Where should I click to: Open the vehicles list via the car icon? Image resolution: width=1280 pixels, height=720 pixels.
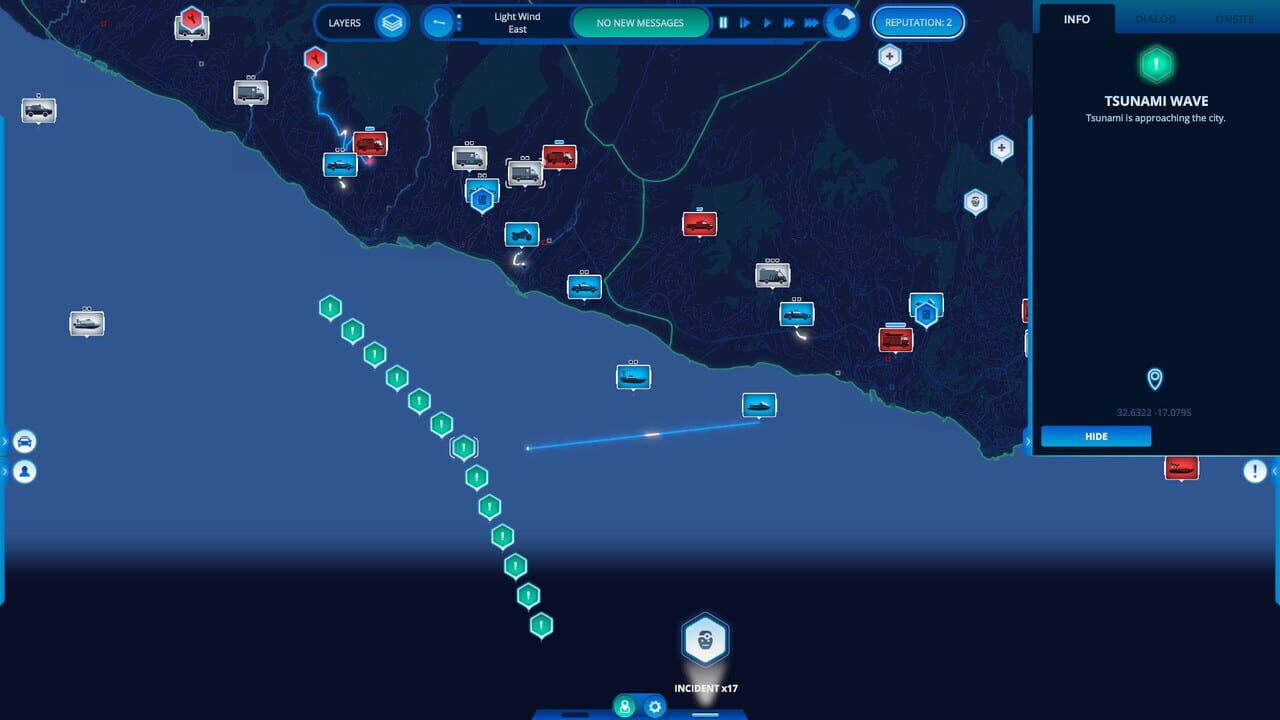(x=24, y=441)
